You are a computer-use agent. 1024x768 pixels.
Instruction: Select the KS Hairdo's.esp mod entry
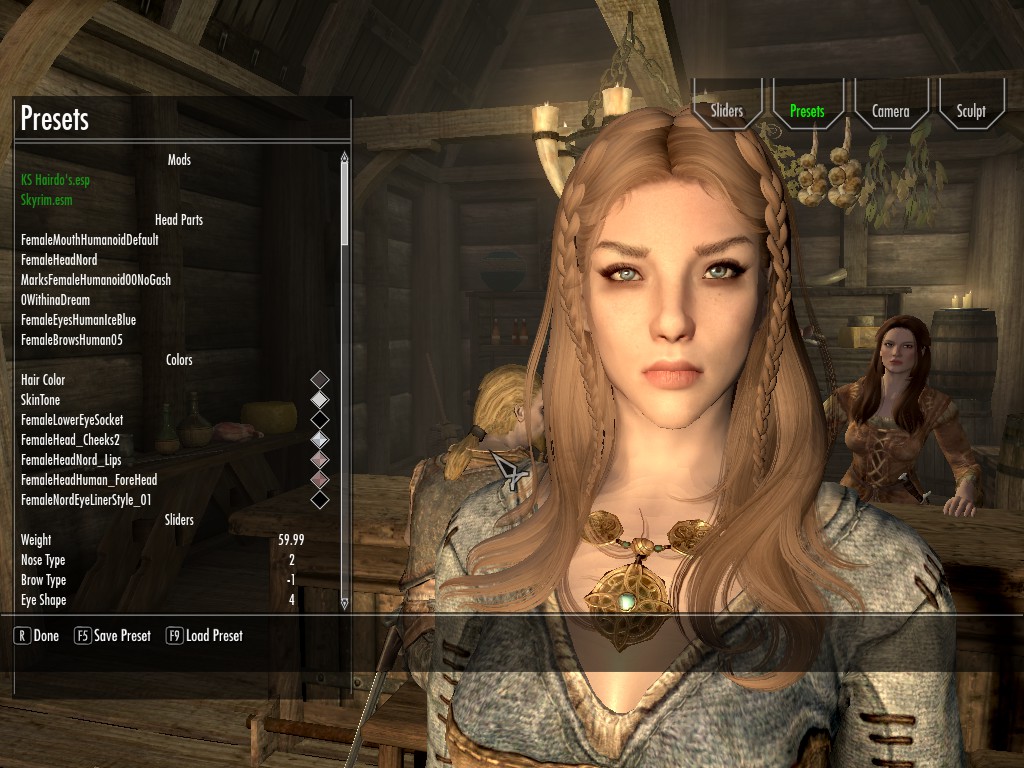pyautogui.click(x=60, y=180)
